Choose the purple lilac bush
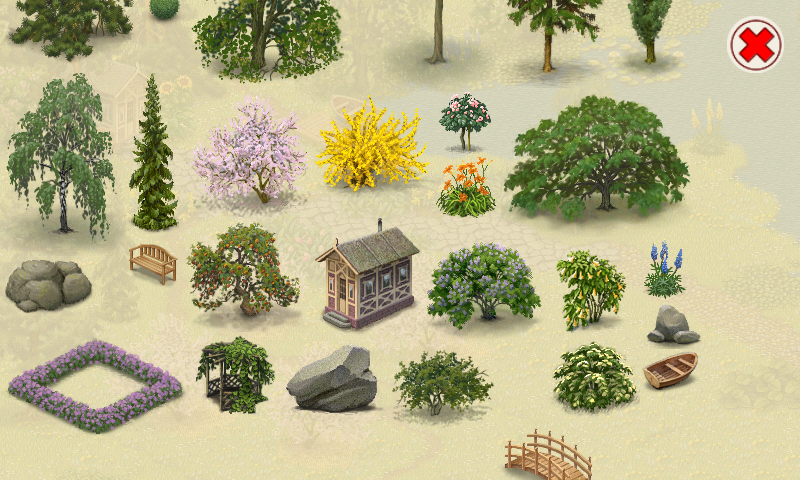This screenshot has width=800, height=480. (483, 283)
